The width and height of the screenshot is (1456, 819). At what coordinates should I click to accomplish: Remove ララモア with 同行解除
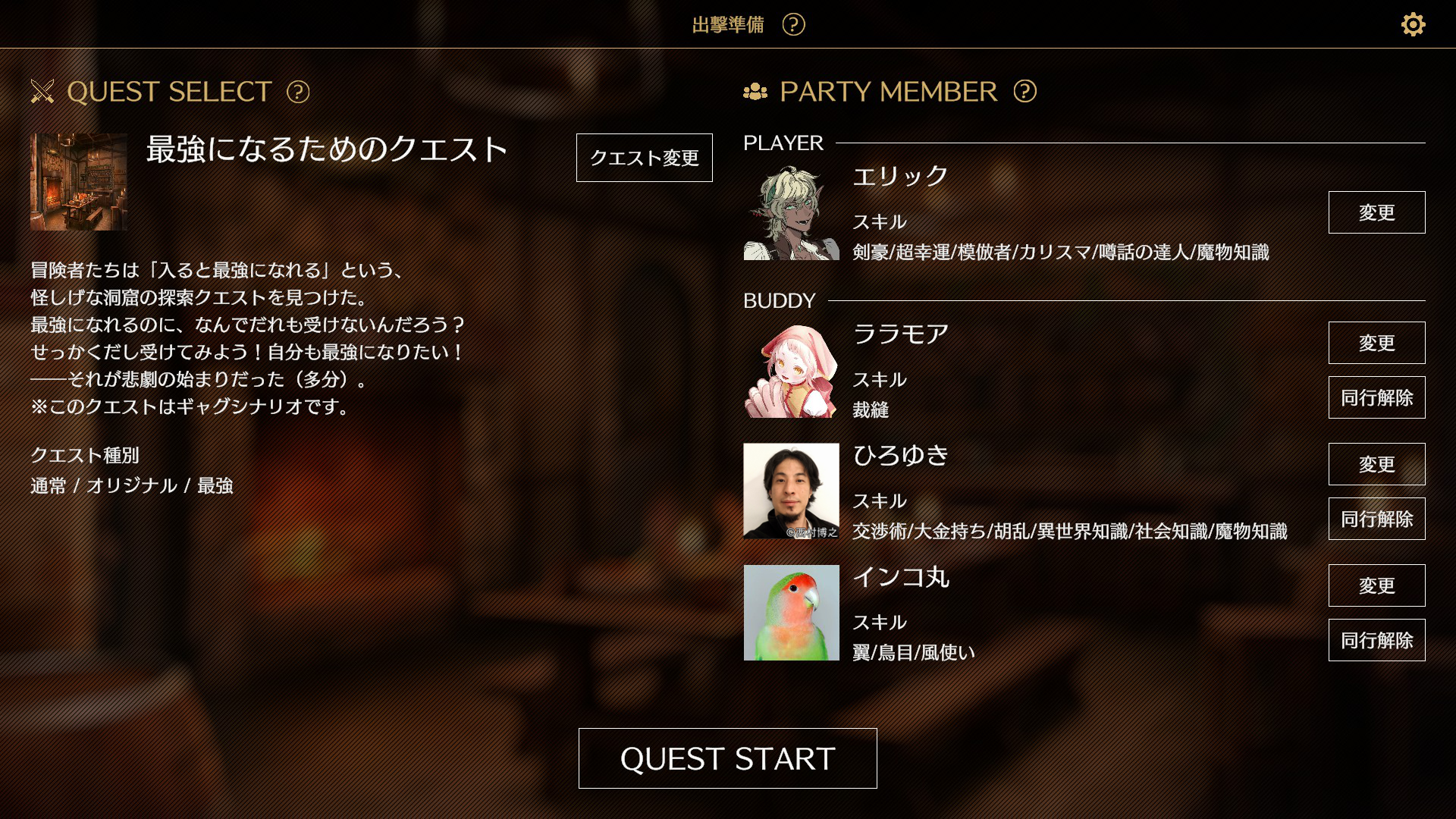coord(1376,397)
